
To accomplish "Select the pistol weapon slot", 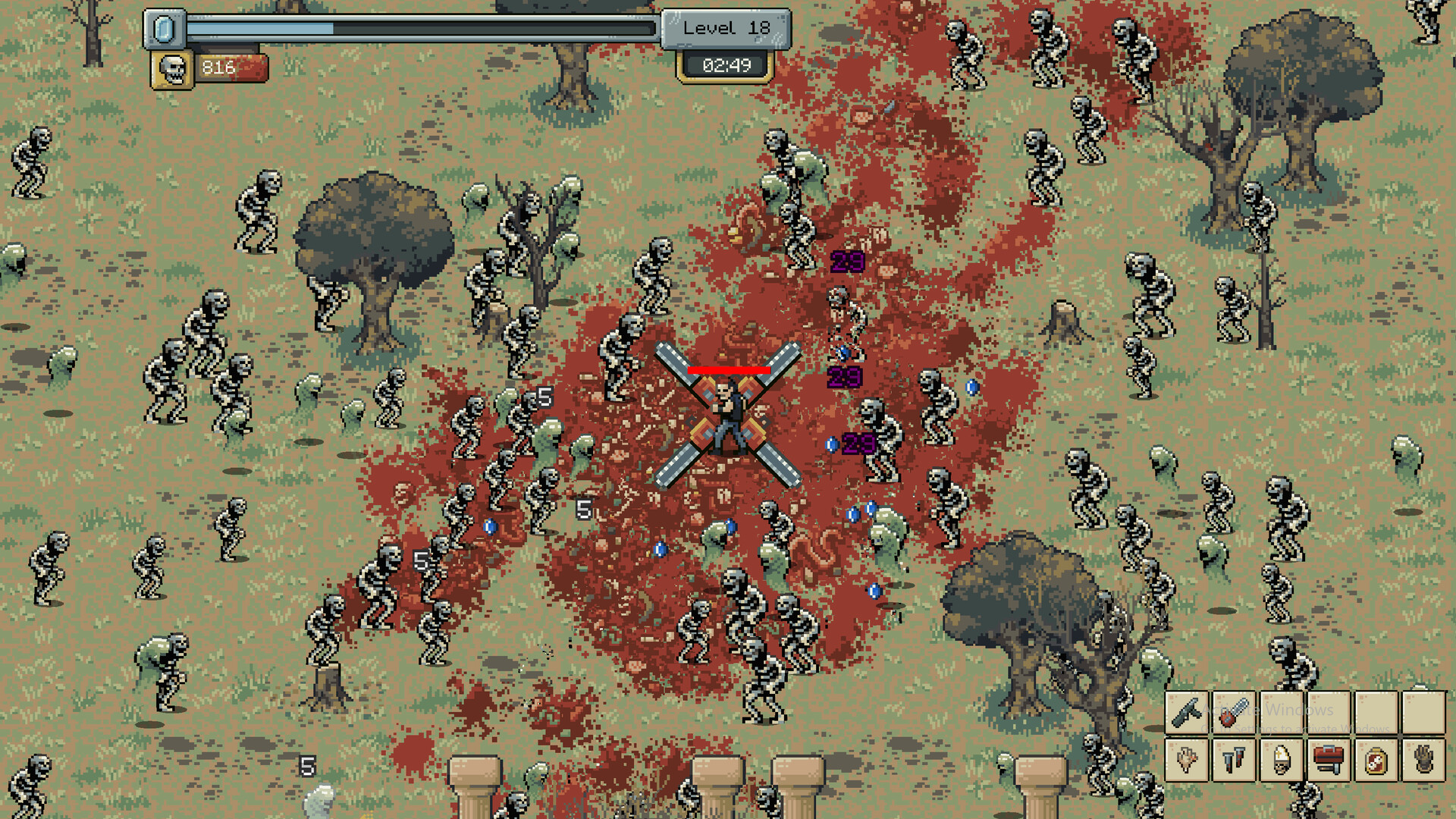I will tap(1187, 714).
